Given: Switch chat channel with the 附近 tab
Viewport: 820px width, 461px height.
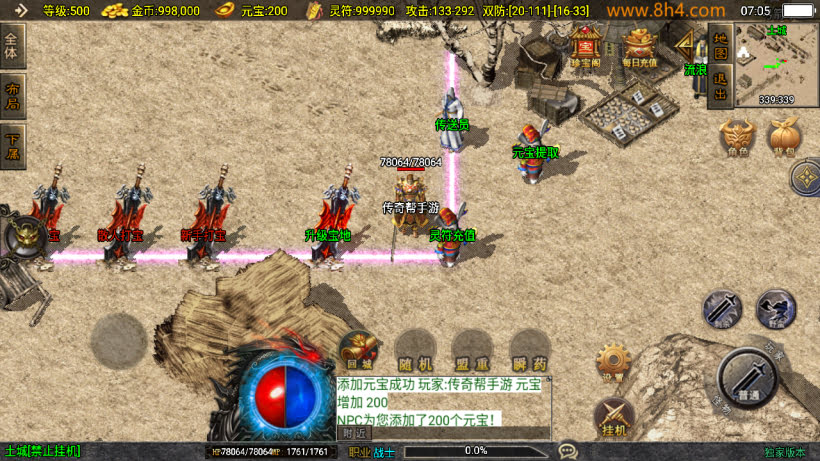Looking at the screenshot, I should (x=354, y=433).
